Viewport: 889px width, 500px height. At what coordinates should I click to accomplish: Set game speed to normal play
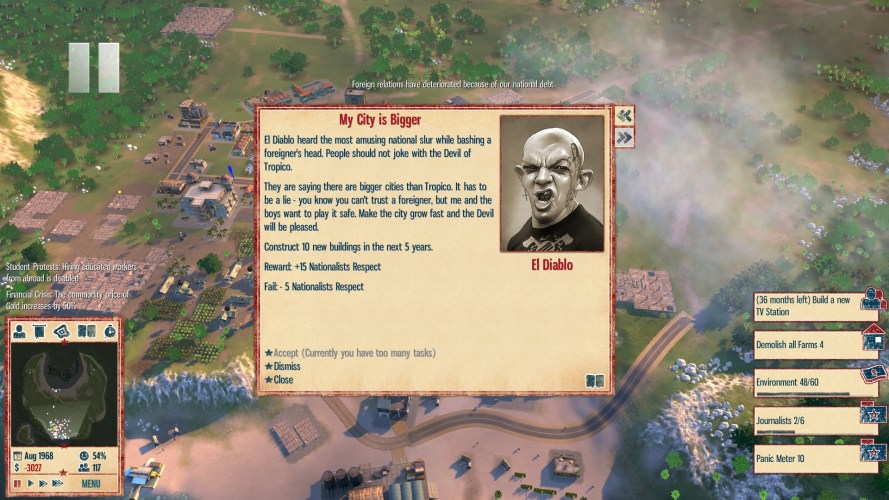click(x=30, y=484)
